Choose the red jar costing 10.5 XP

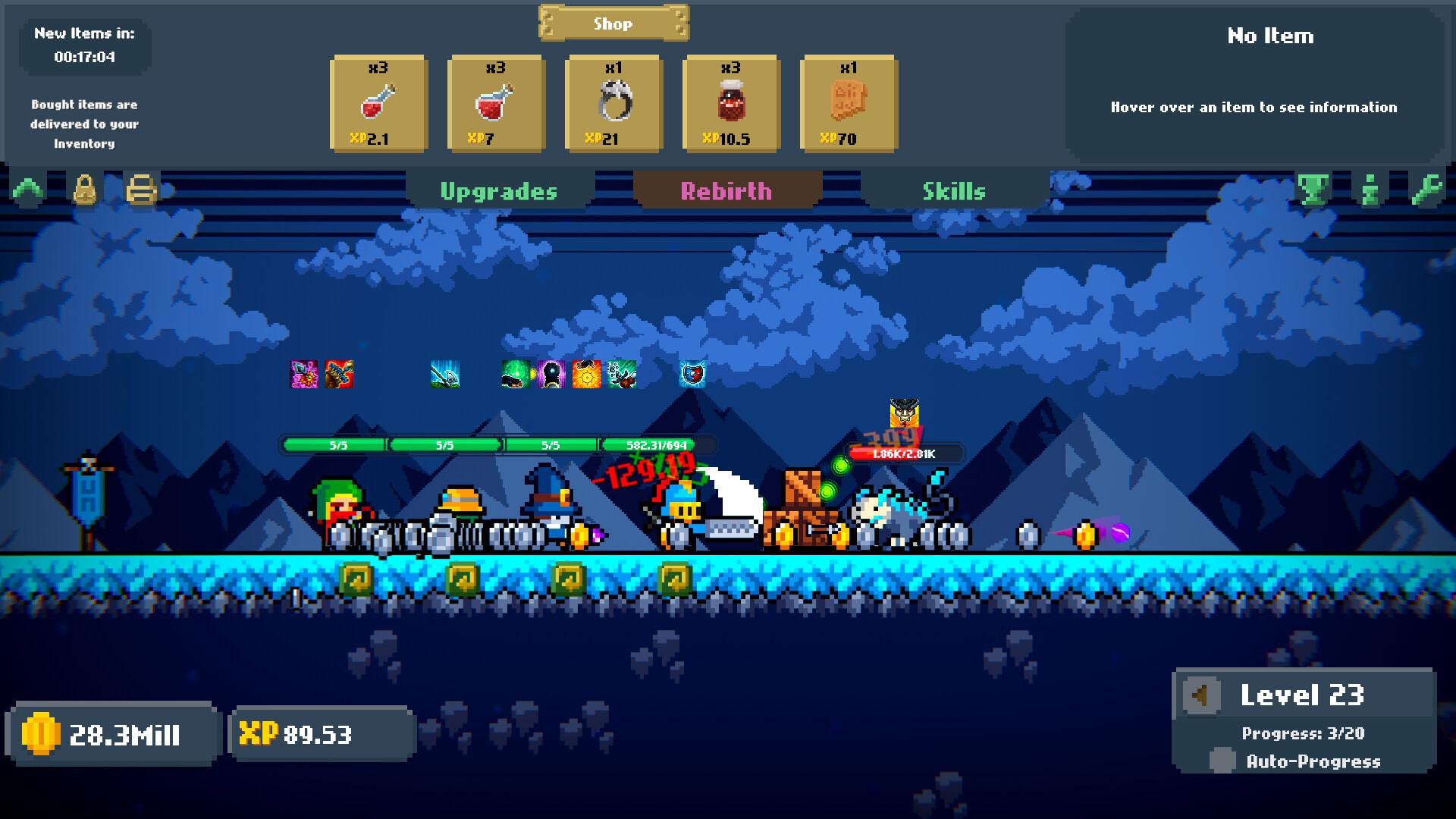click(731, 103)
